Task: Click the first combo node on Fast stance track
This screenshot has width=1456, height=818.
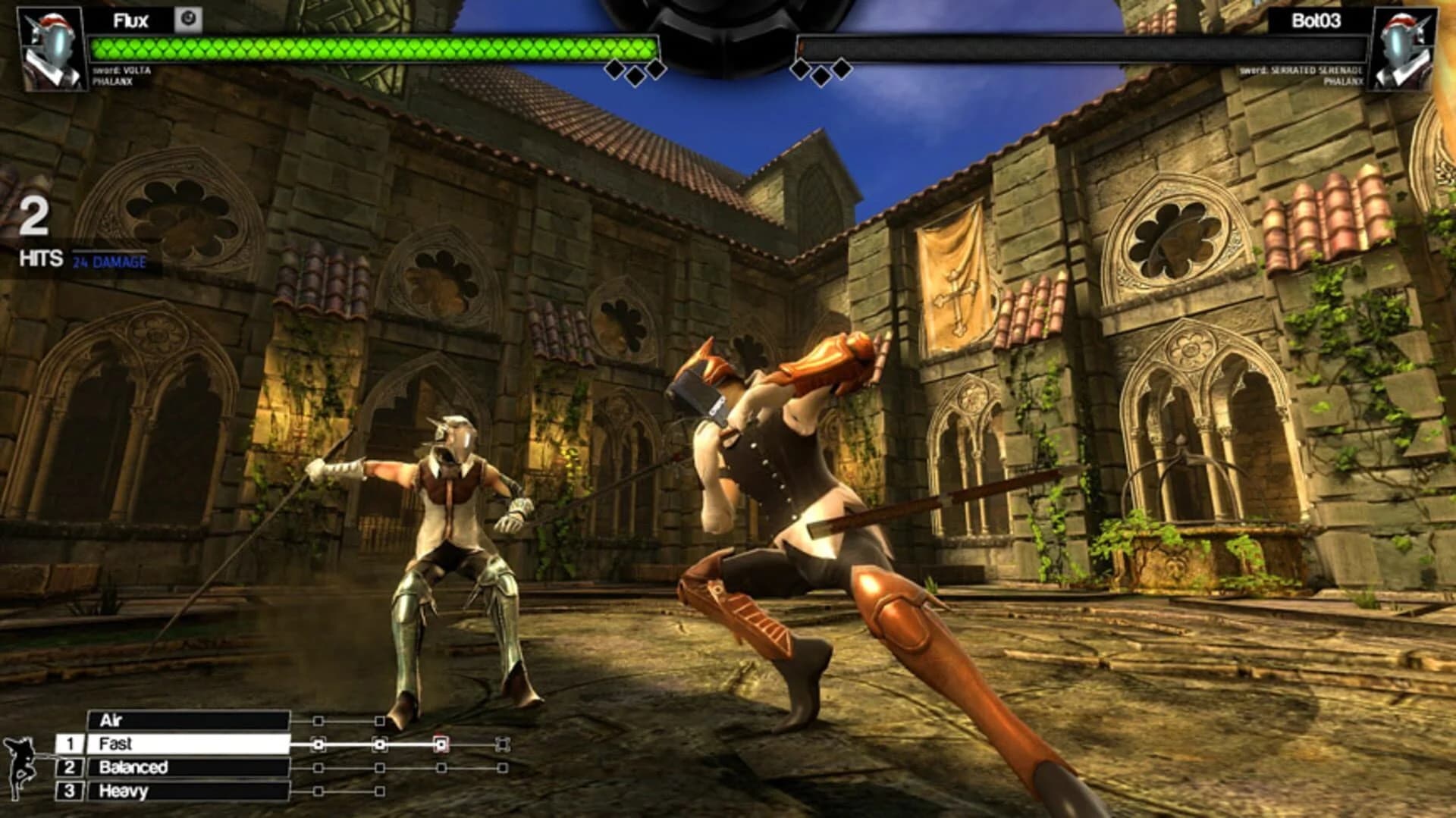Action: pyautogui.click(x=318, y=745)
